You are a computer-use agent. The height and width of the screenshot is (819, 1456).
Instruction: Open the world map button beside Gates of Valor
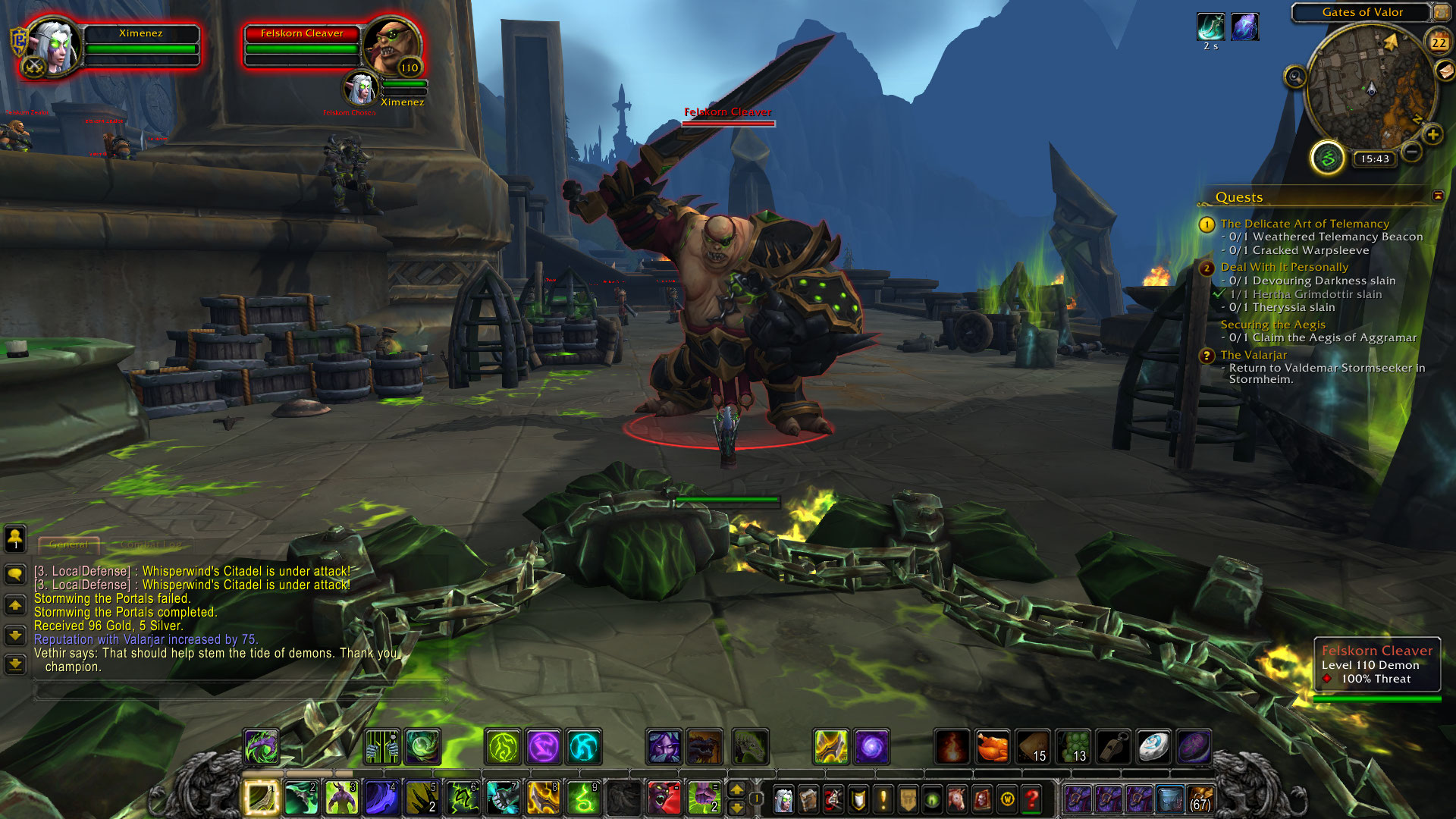(1441, 12)
